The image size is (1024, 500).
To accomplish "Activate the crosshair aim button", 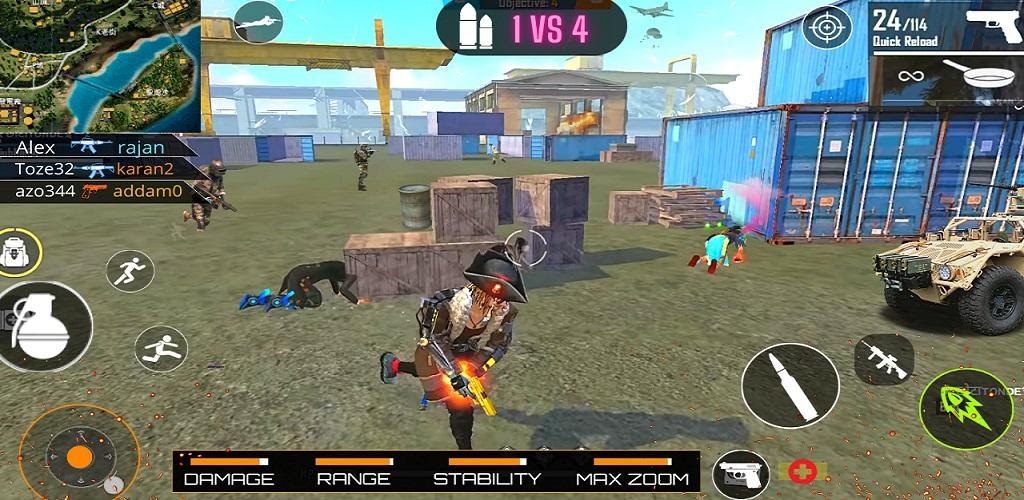I will coord(828,27).
